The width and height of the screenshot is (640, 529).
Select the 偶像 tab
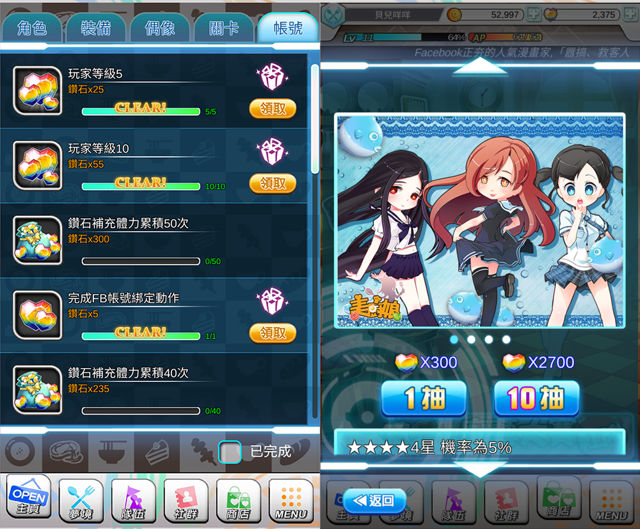pyautogui.click(x=161, y=27)
